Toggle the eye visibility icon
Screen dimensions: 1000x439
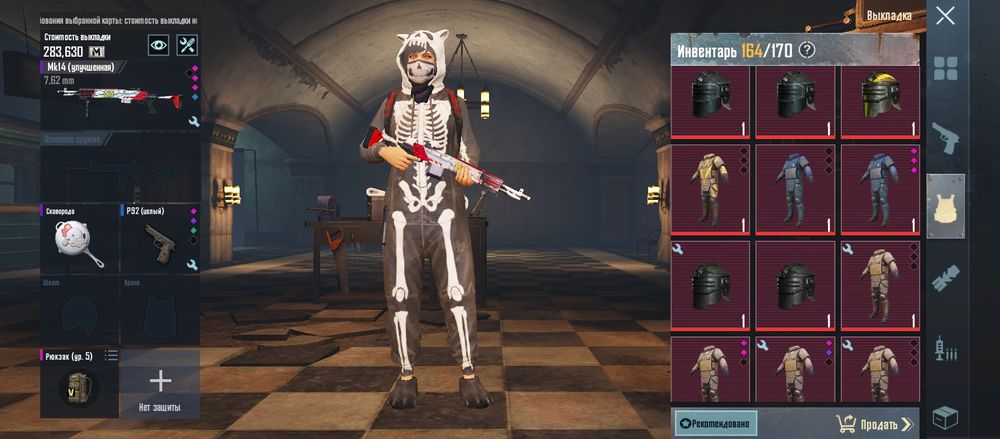158,45
